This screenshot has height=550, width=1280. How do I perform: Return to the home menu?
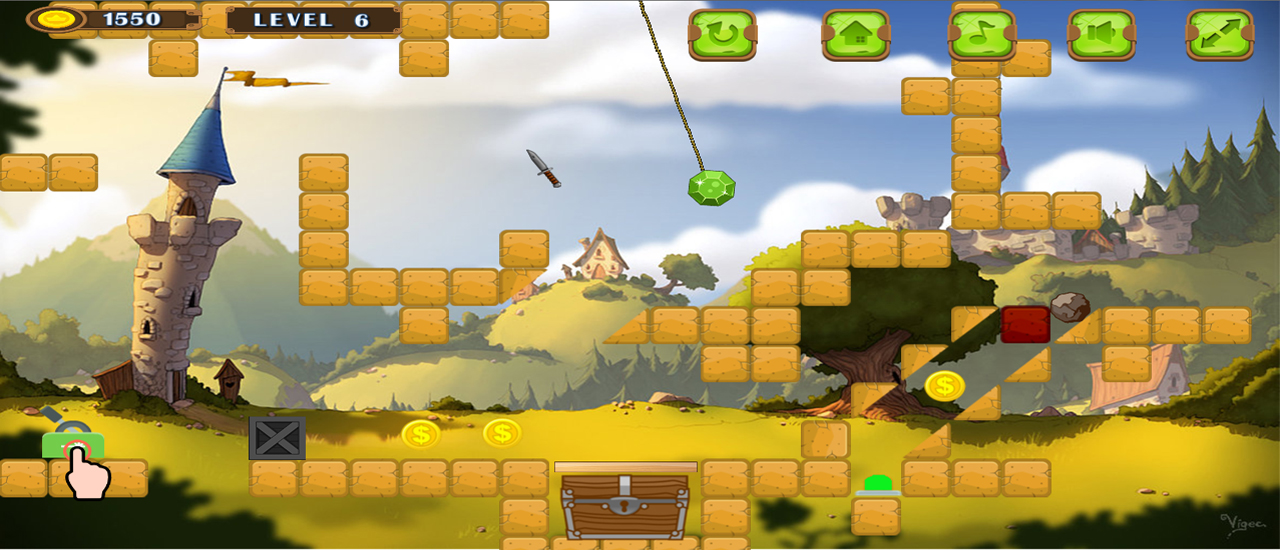pyautogui.click(x=856, y=35)
